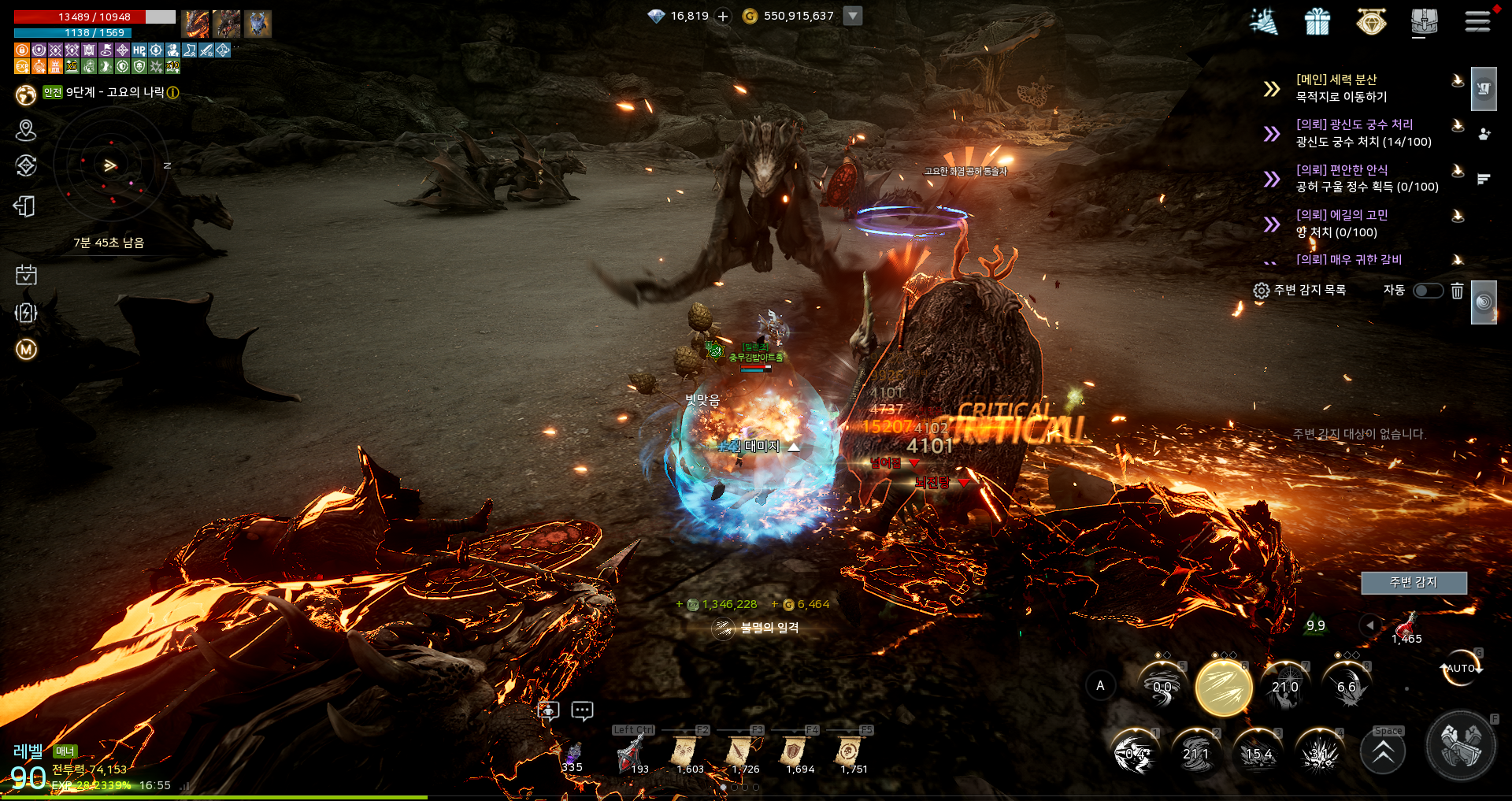Click the minimap radar
1512x801 pixels.
(110, 165)
